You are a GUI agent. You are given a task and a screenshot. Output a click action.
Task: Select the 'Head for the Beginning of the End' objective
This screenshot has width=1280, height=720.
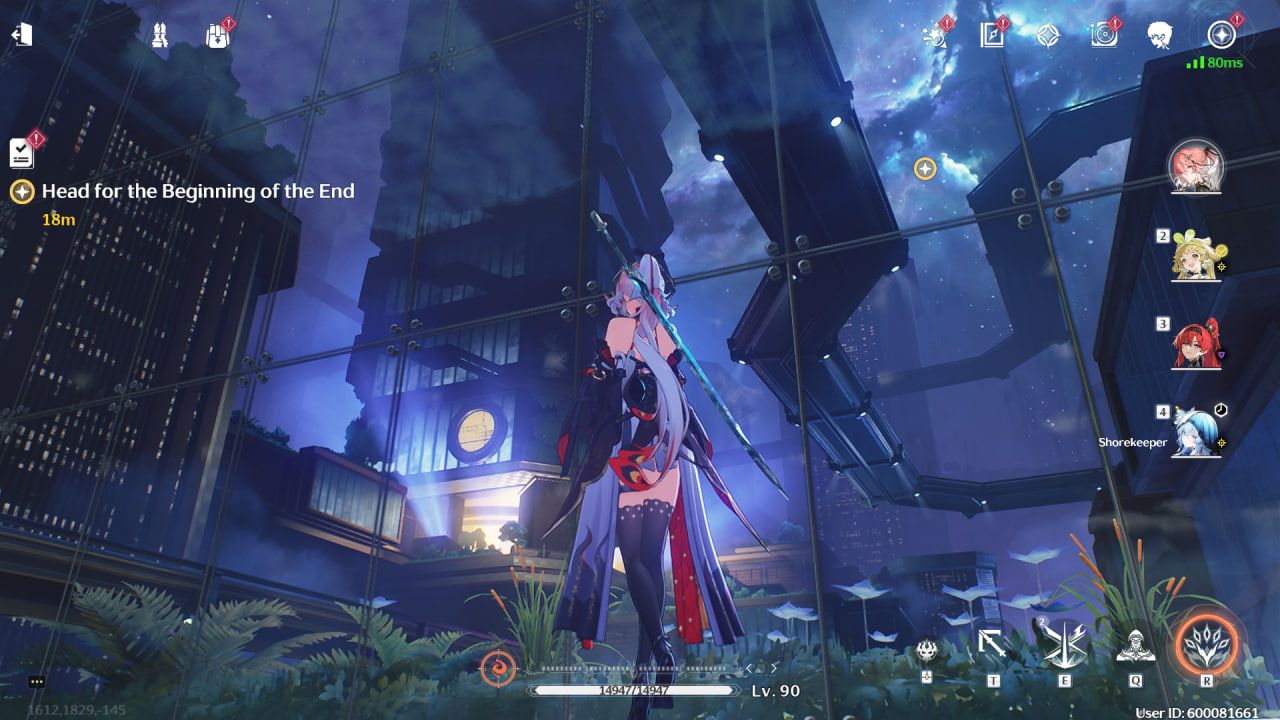pyautogui.click(x=198, y=191)
